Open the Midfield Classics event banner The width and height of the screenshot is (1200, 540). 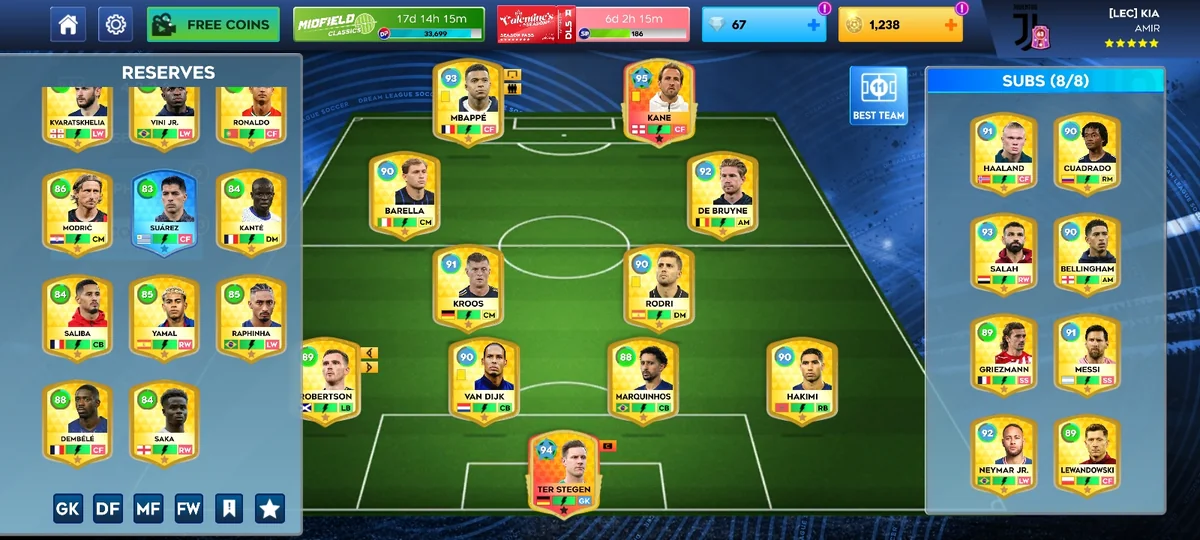(388, 25)
